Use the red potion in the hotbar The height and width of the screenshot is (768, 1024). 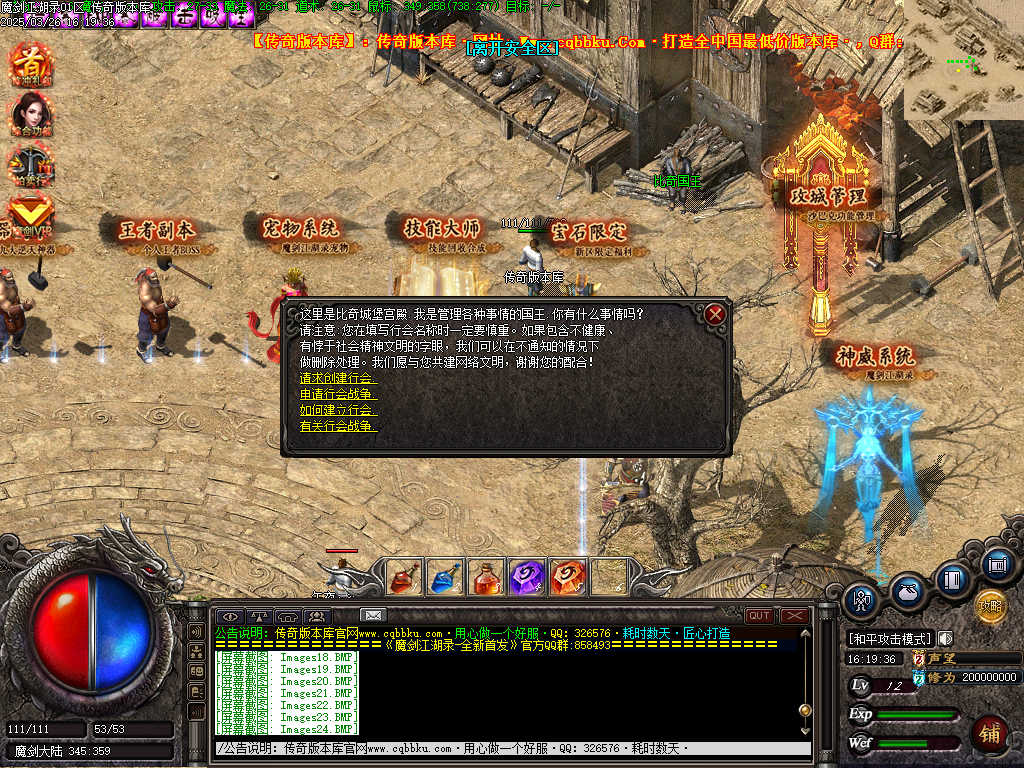click(x=405, y=577)
